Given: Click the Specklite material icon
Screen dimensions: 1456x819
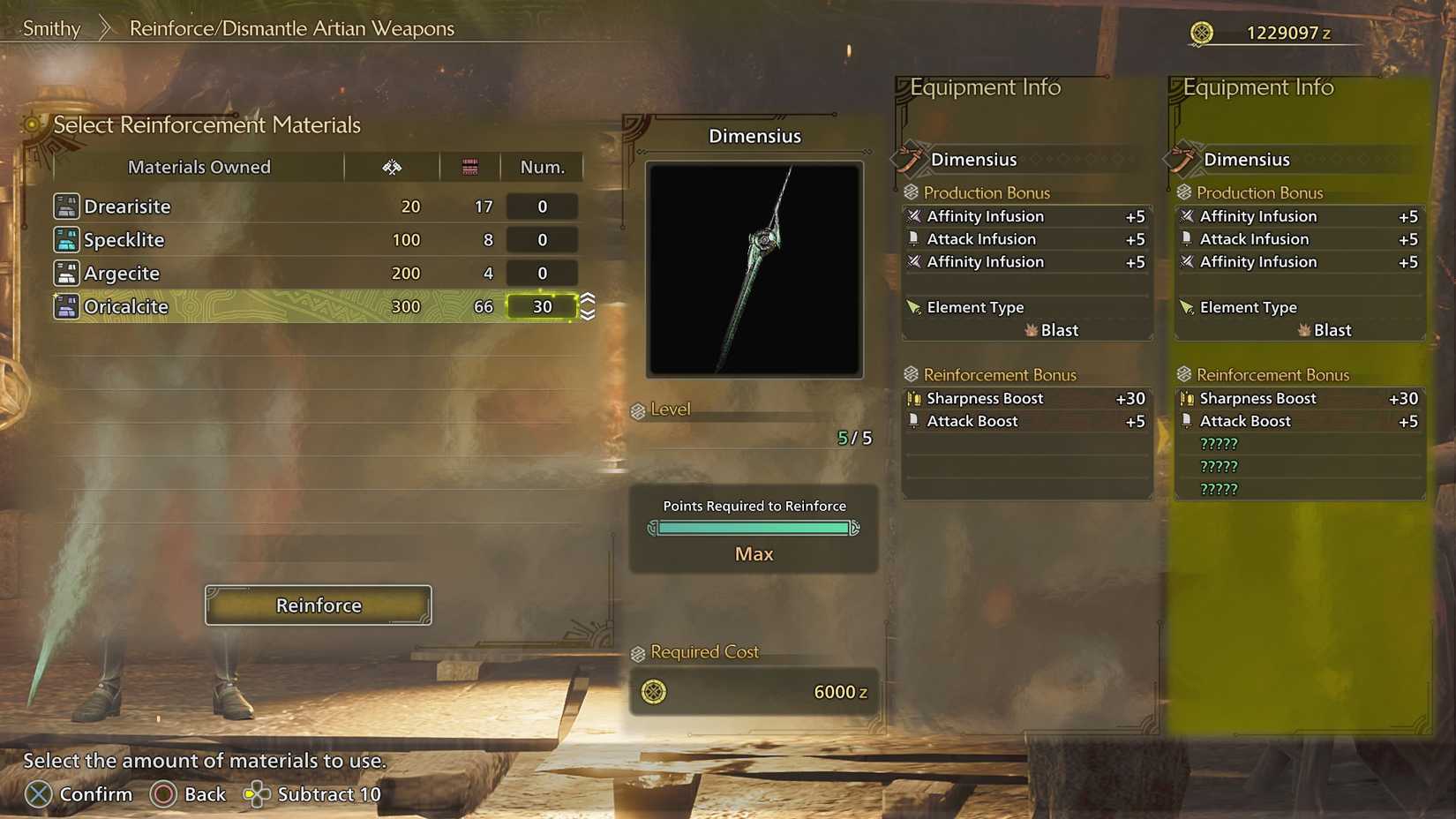Looking at the screenshot, I should tap(65, 239).
